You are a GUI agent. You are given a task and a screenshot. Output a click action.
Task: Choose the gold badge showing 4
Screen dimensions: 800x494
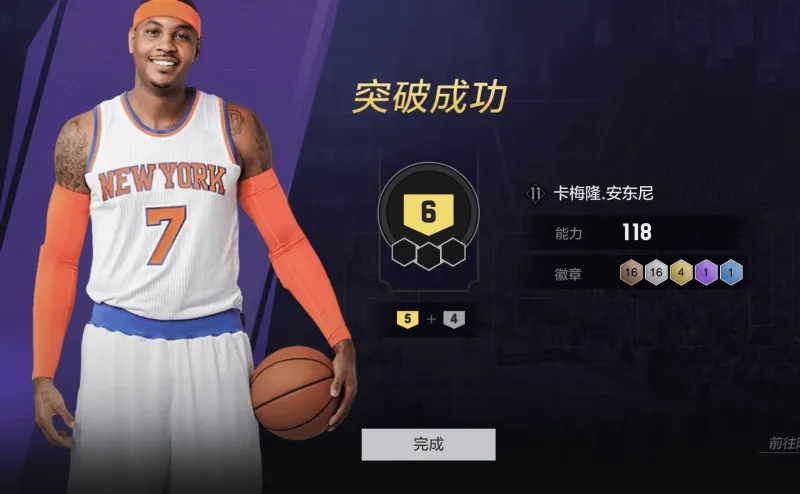click(682, 272)
